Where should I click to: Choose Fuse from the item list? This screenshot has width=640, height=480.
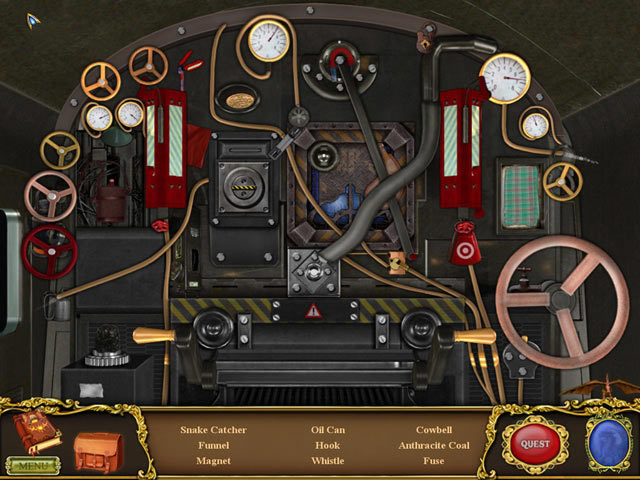pyautogui.click(x=434, y=461)
